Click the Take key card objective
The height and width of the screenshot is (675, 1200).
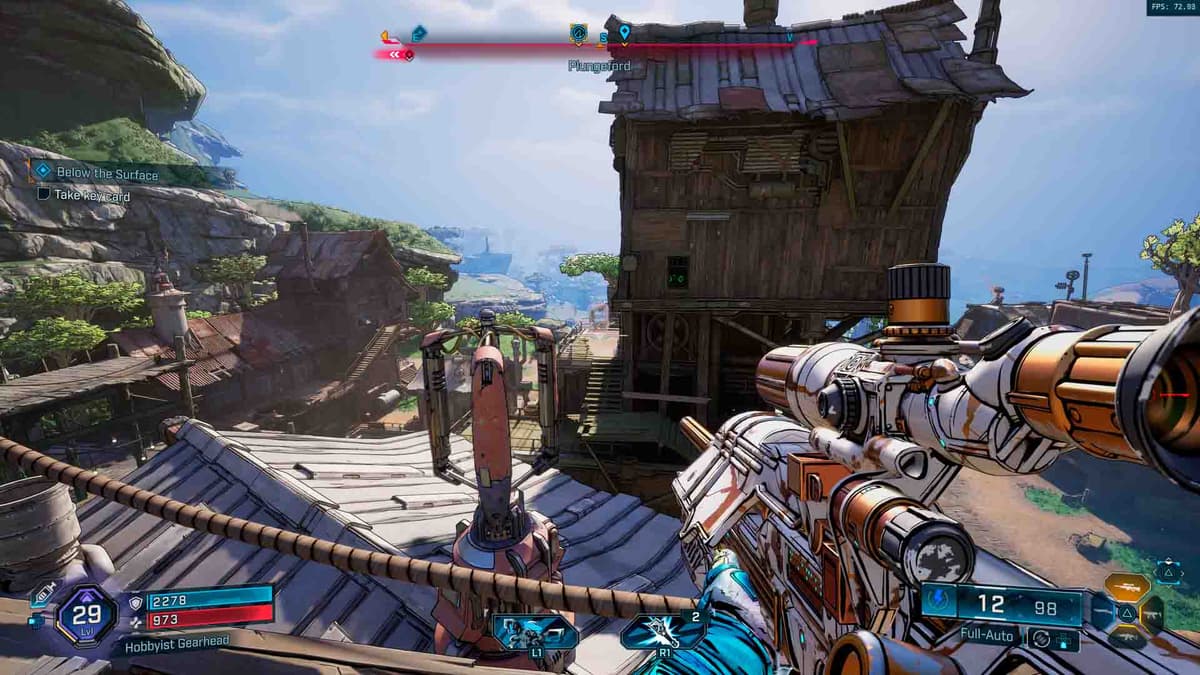click(x=92, y=195)
